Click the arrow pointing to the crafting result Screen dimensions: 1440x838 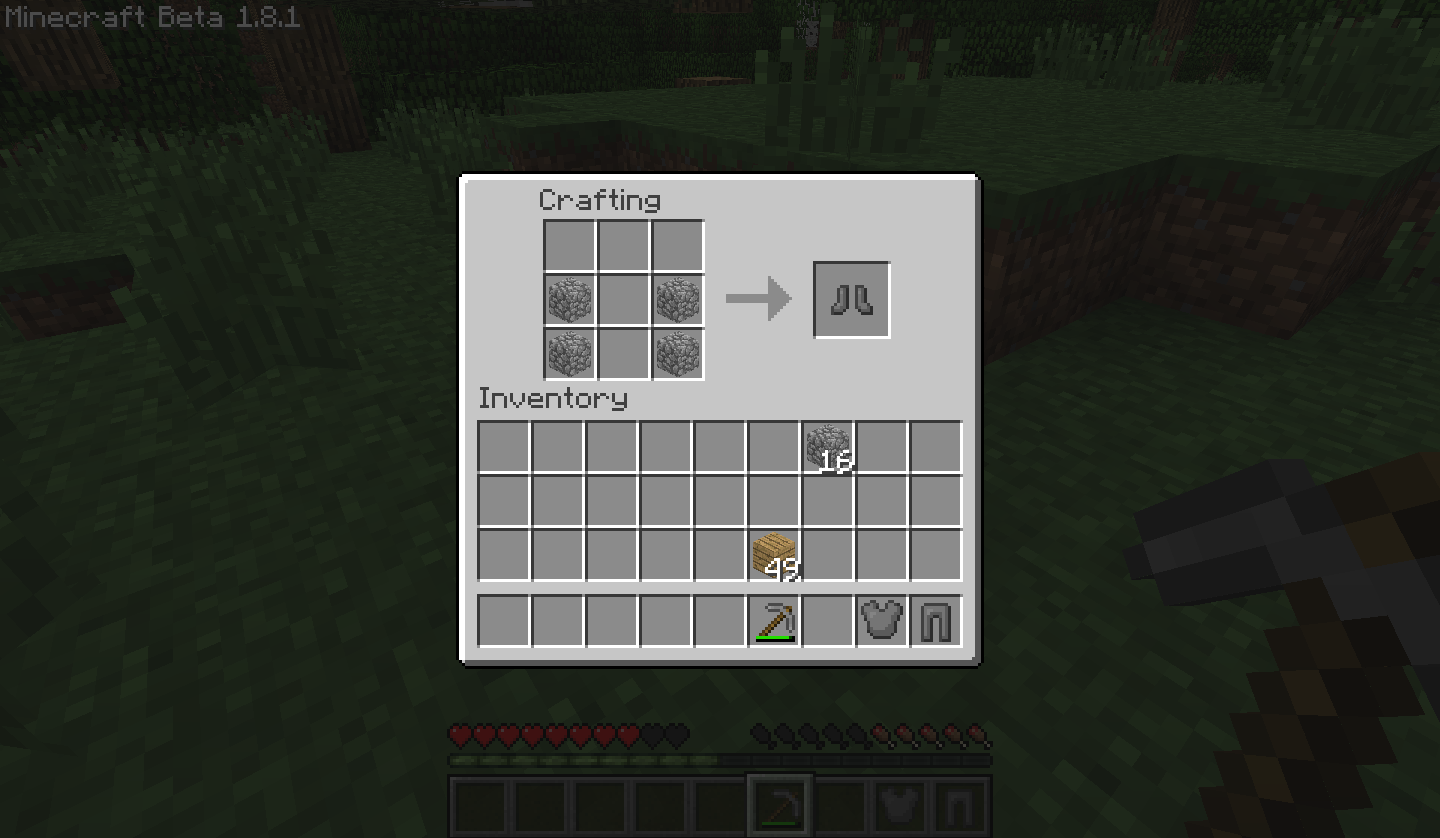760,297
